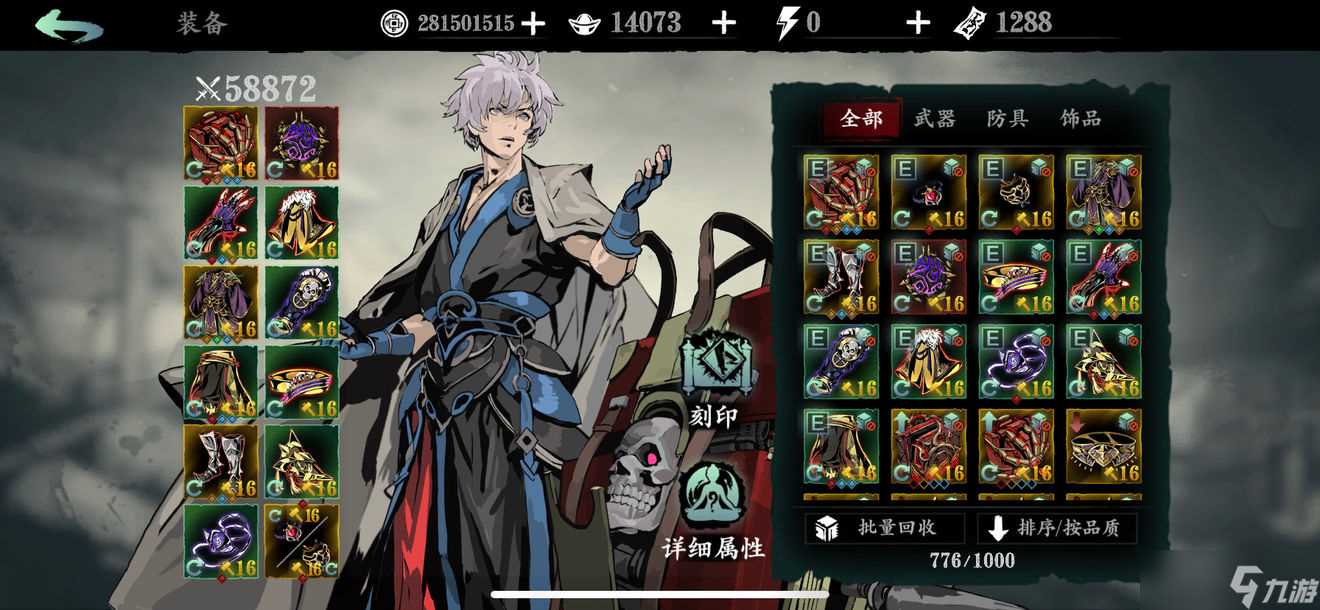The image size is (1320, 610).
Task: Select the equipped silver boots slot on left
Action: [x=221, y=461]
